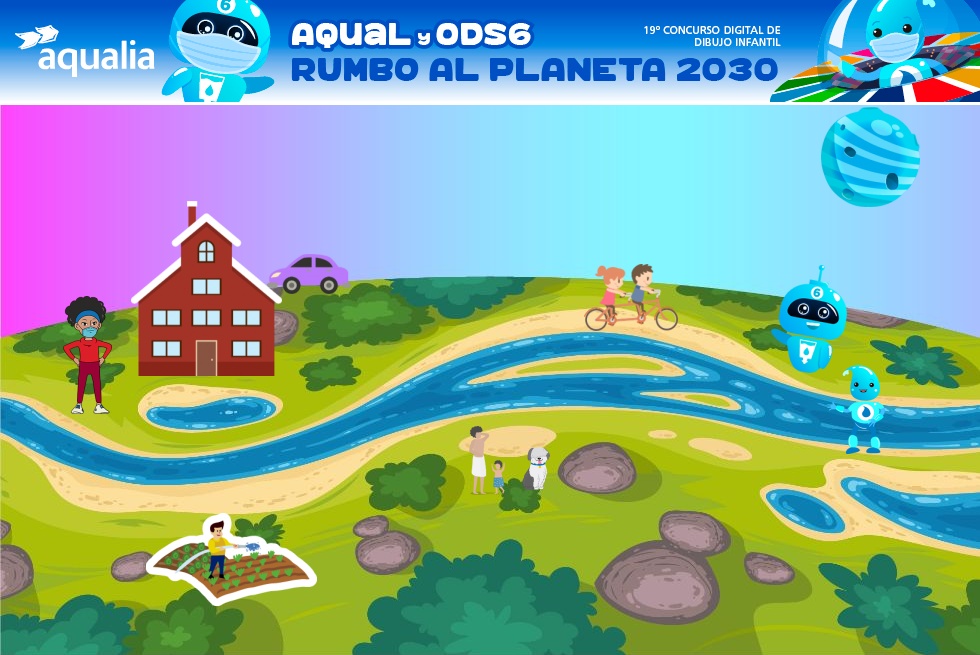This screenshot has width=980, height=655.
Task: Click the Aqualia logo in the banner
Action: 85,52
